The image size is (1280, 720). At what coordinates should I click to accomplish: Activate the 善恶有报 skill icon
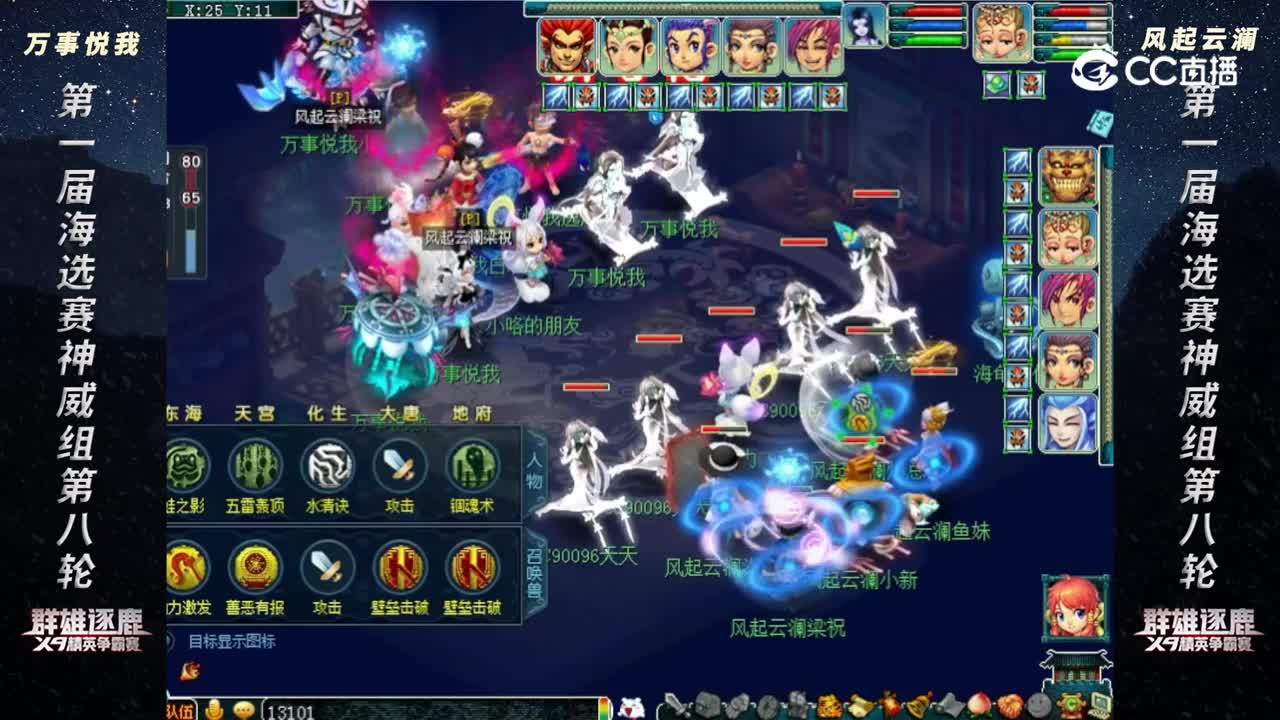click(x=253, y=568)
